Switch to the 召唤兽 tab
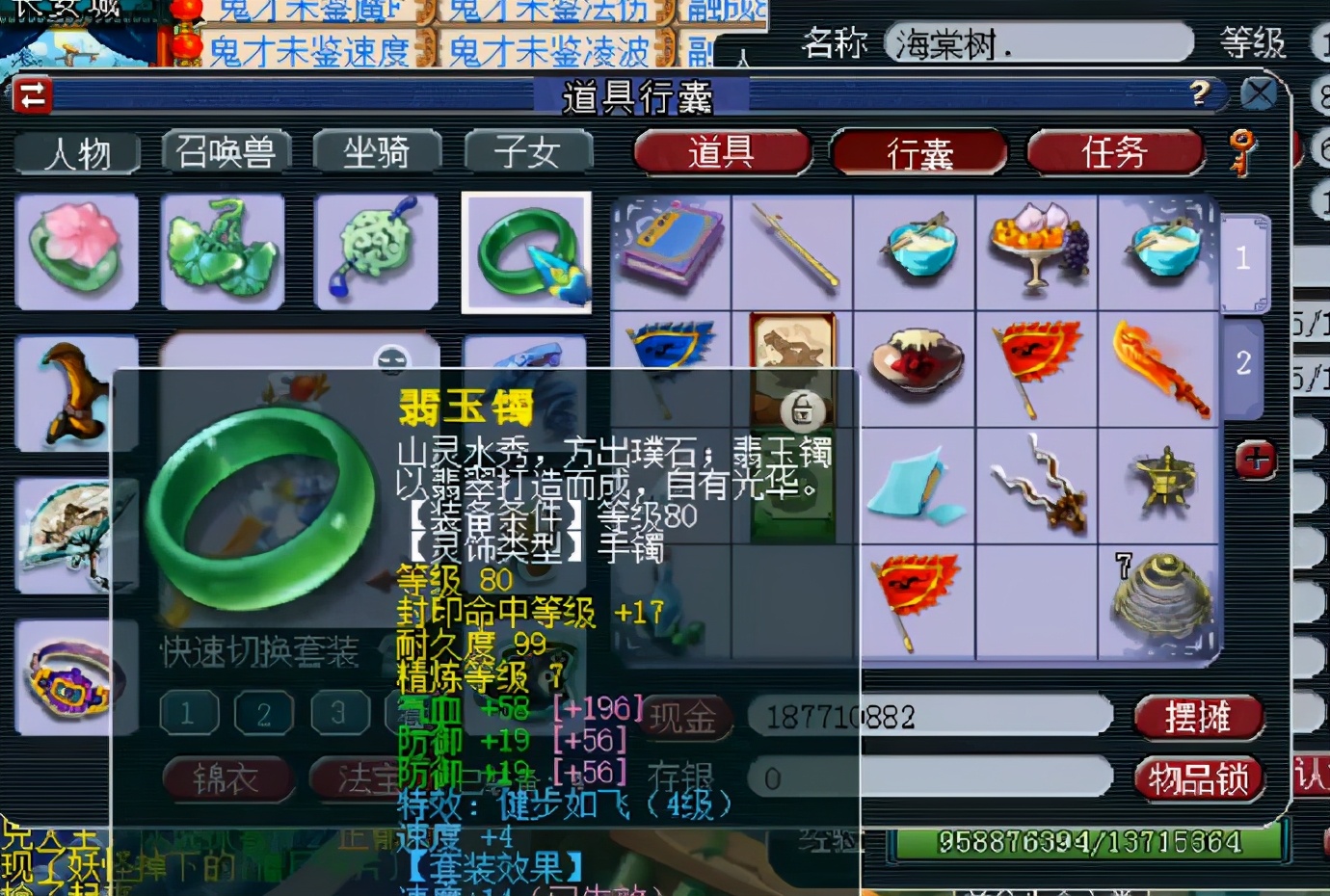The width and height of the screenshot is (1330, 896). coord(228,152)
